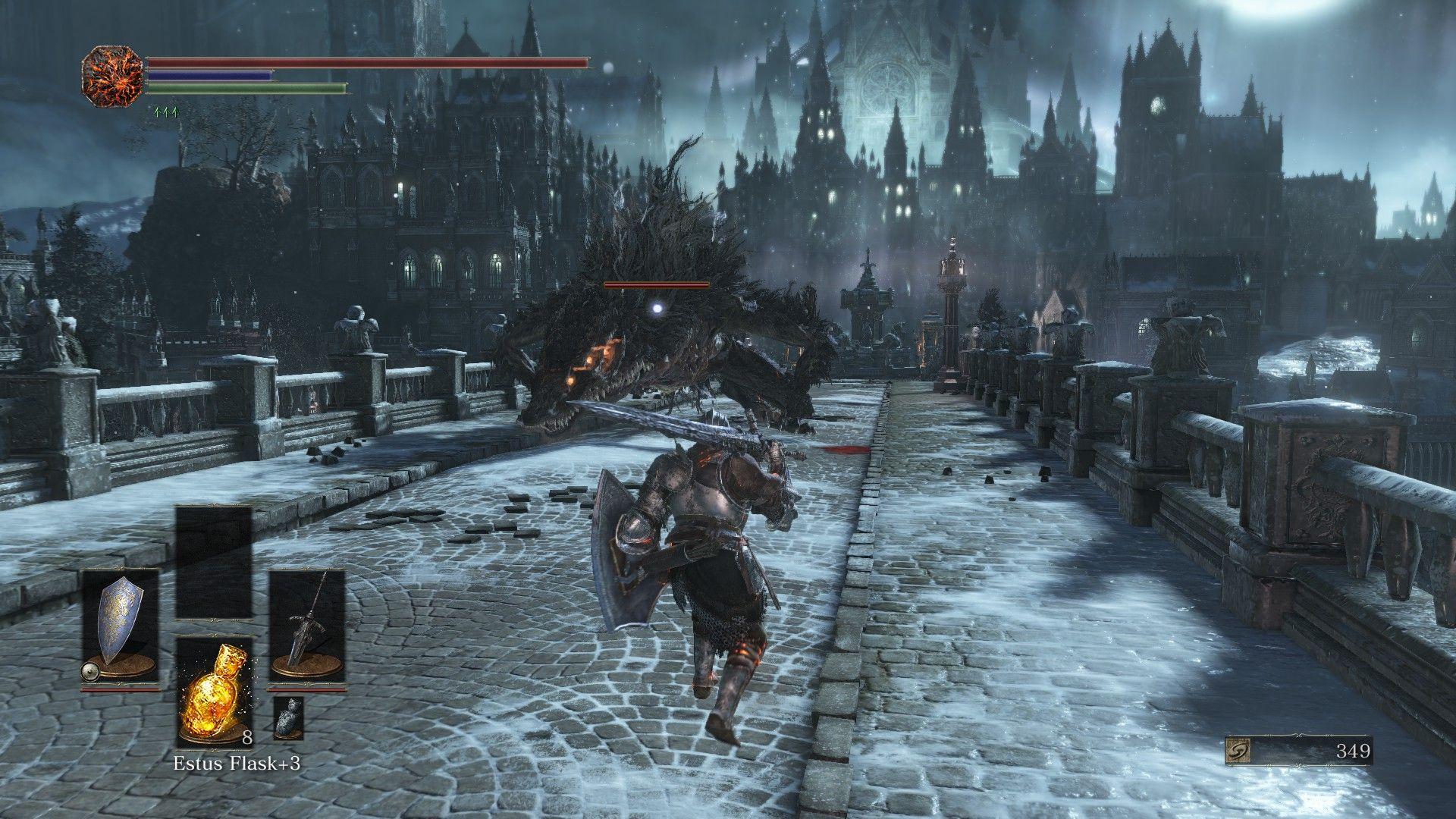Click the ember character portrait icon
The height and width of the screenshot is (819, 1456).
[x=112, y=76]
